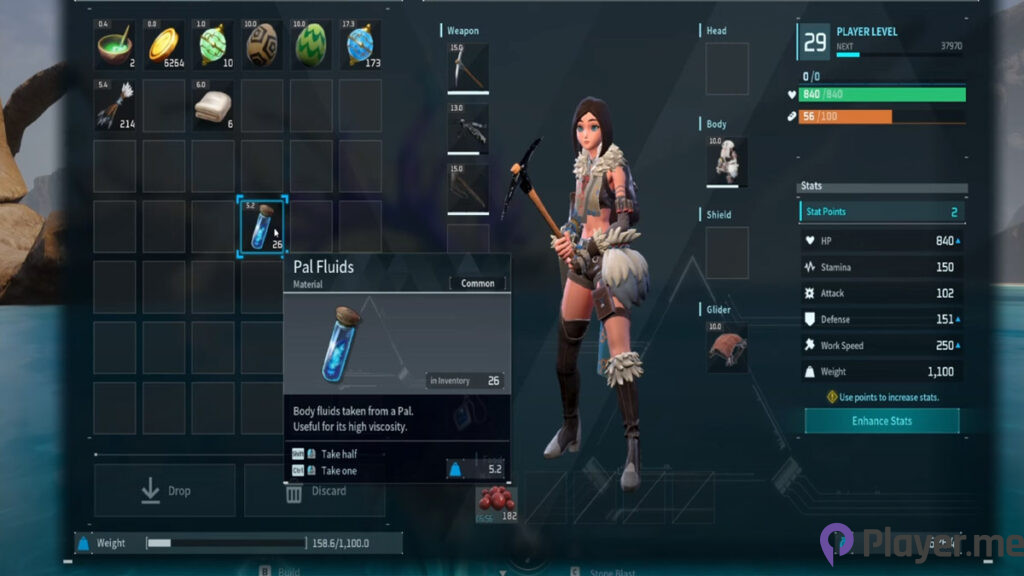Viewport: 1024px width, 576px height.
Task: Discard the selected item
Action: (x=317, y=492)
